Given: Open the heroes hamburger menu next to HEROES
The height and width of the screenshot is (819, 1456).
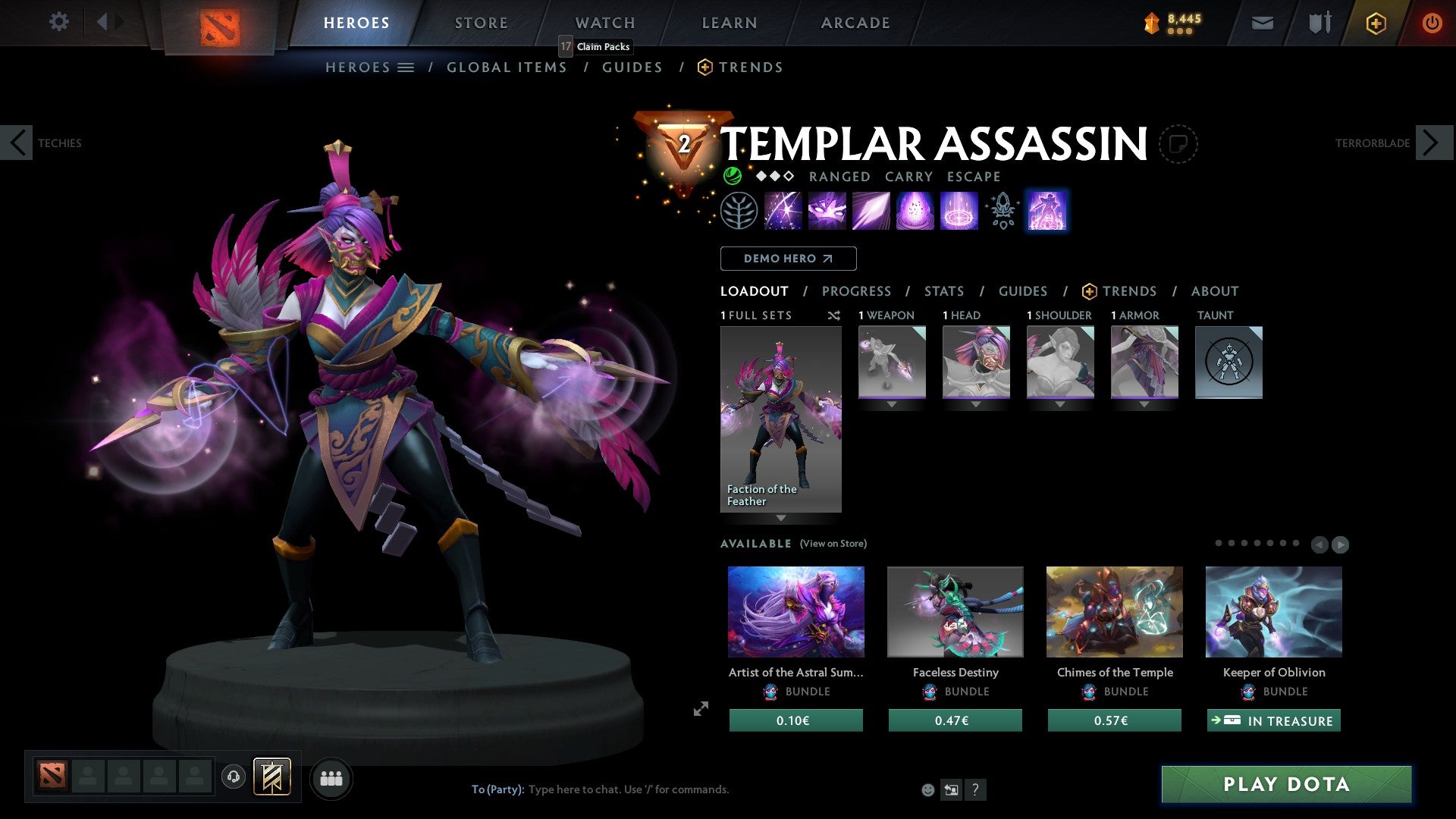Looking at the screenshot, I should coord(406,67).
